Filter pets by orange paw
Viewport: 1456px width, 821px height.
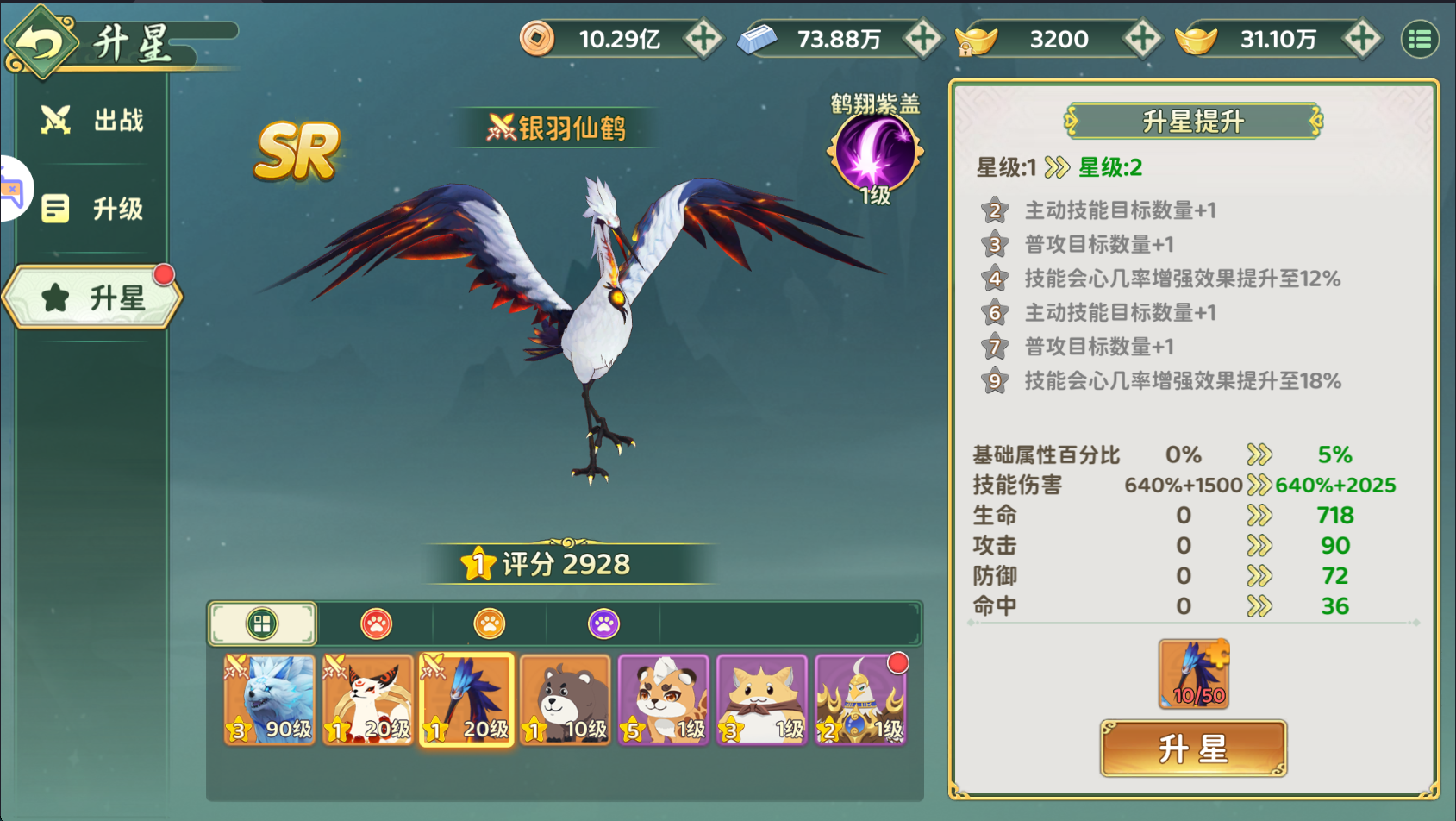click(x=490, y=624)
